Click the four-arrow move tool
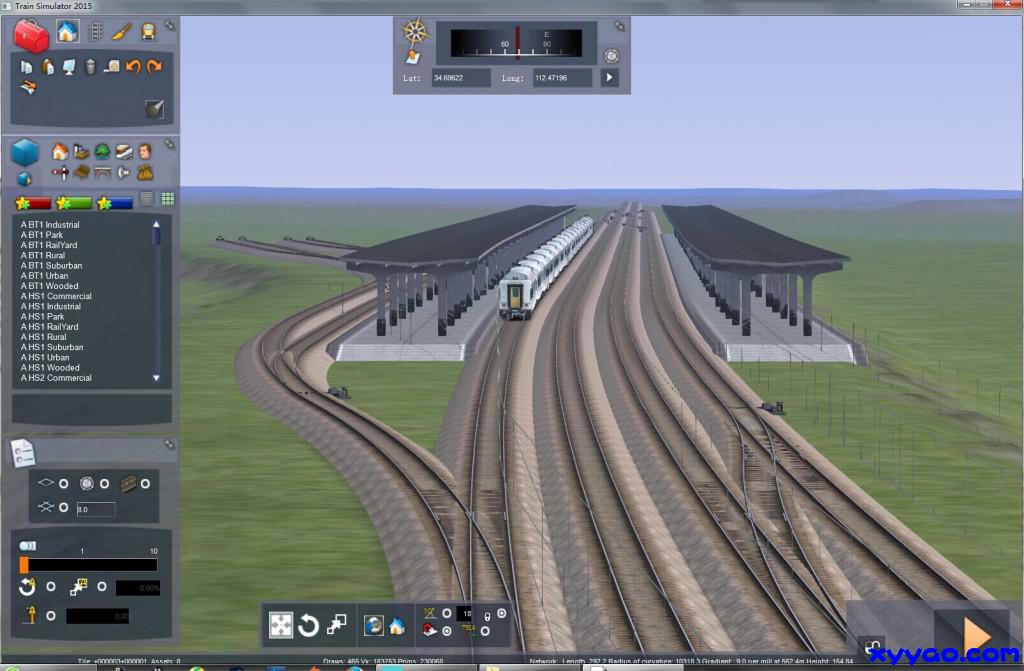Viewport: 1024px width, 671px height. coord(281,626)
